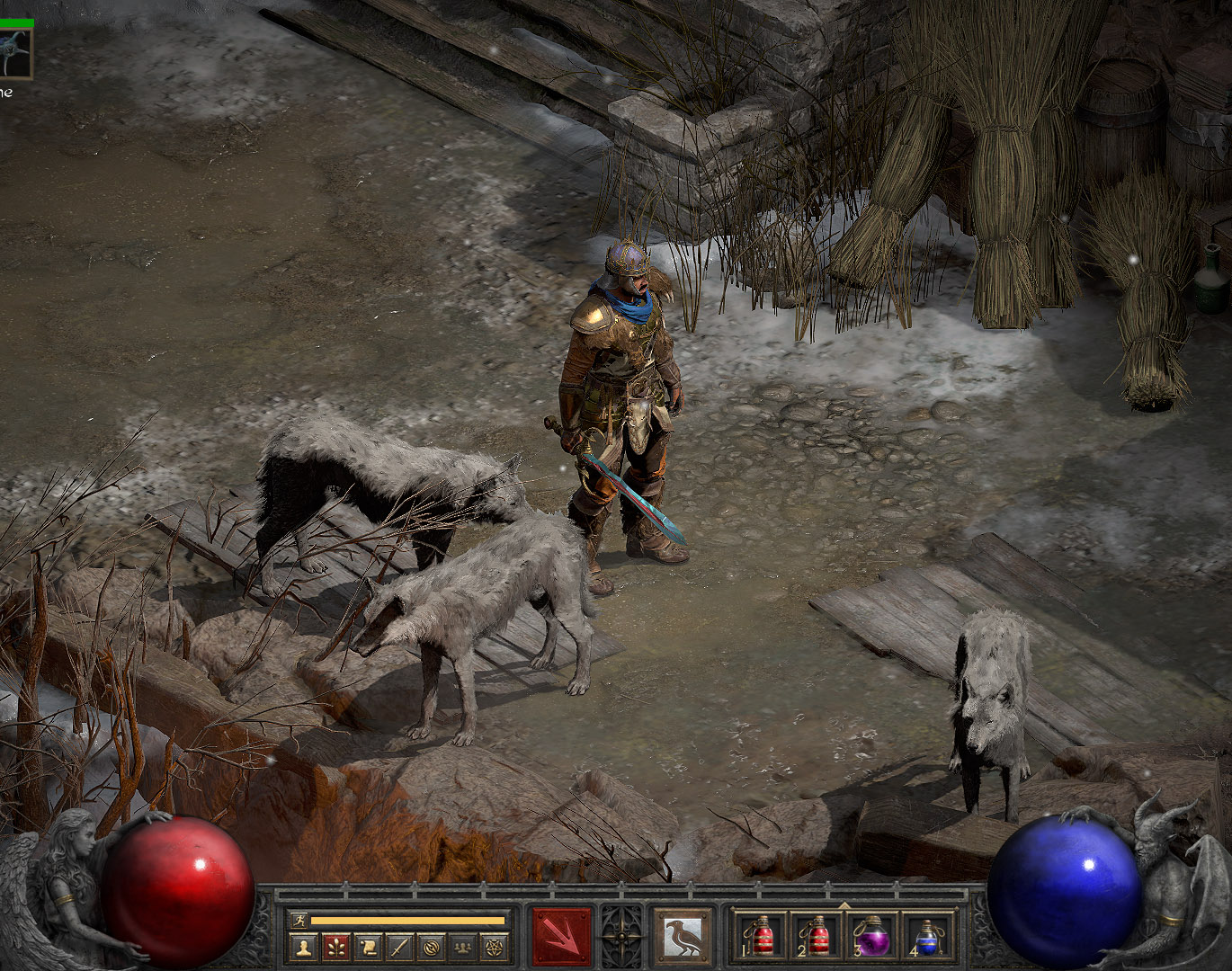This screenshot has width=1232, height=971.
Task: Toggle run/walk with the running figure icon
Action: (x=298, y=920)
